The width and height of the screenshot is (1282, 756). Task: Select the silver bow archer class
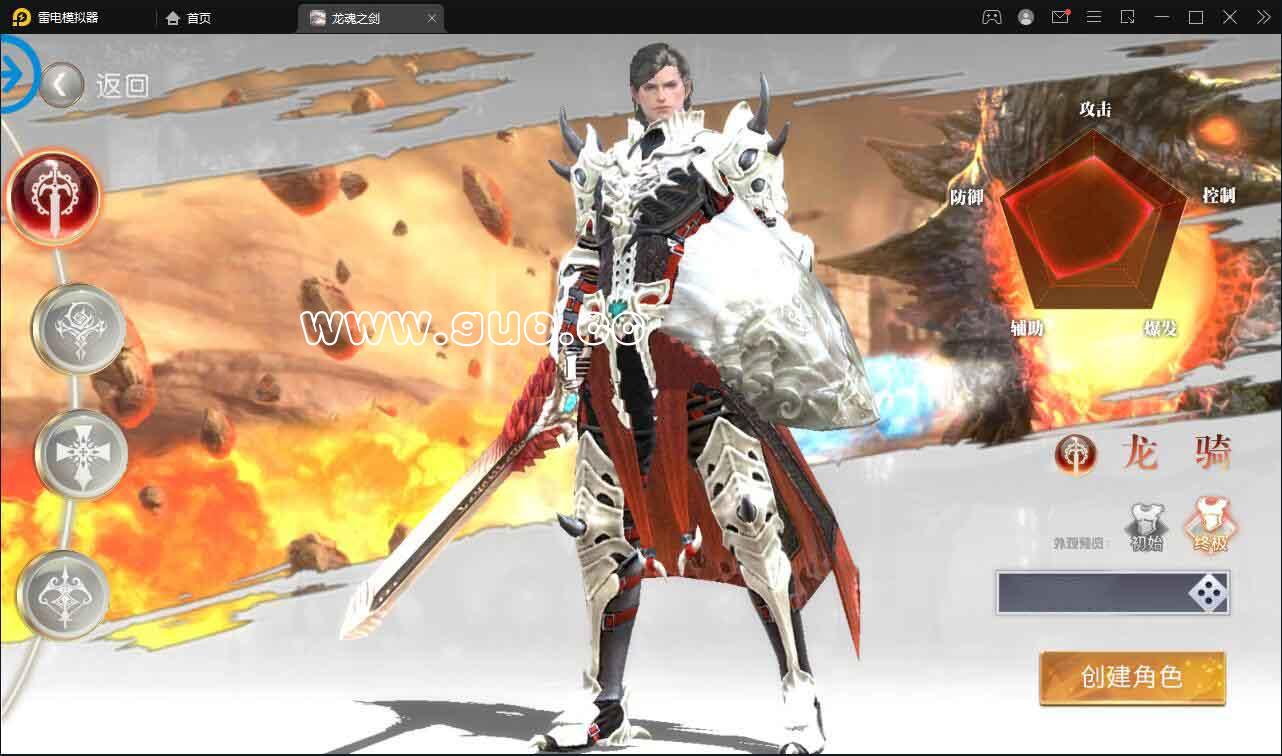[x=63, y=595]
